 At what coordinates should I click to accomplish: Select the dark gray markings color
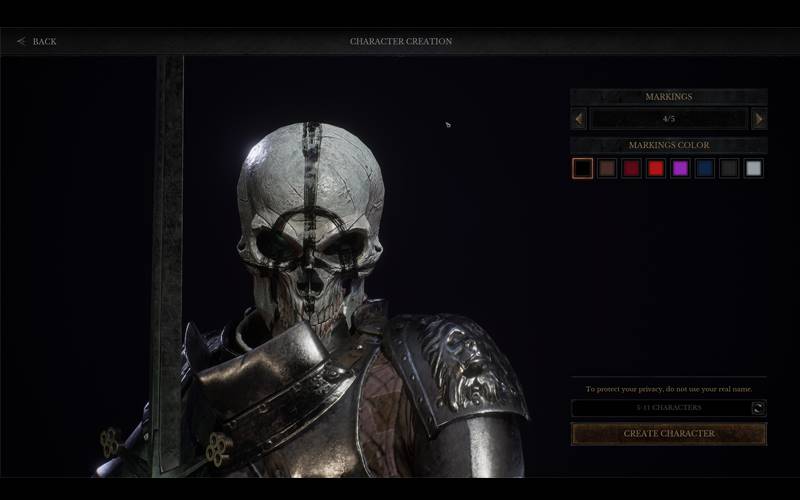(730, 168)
